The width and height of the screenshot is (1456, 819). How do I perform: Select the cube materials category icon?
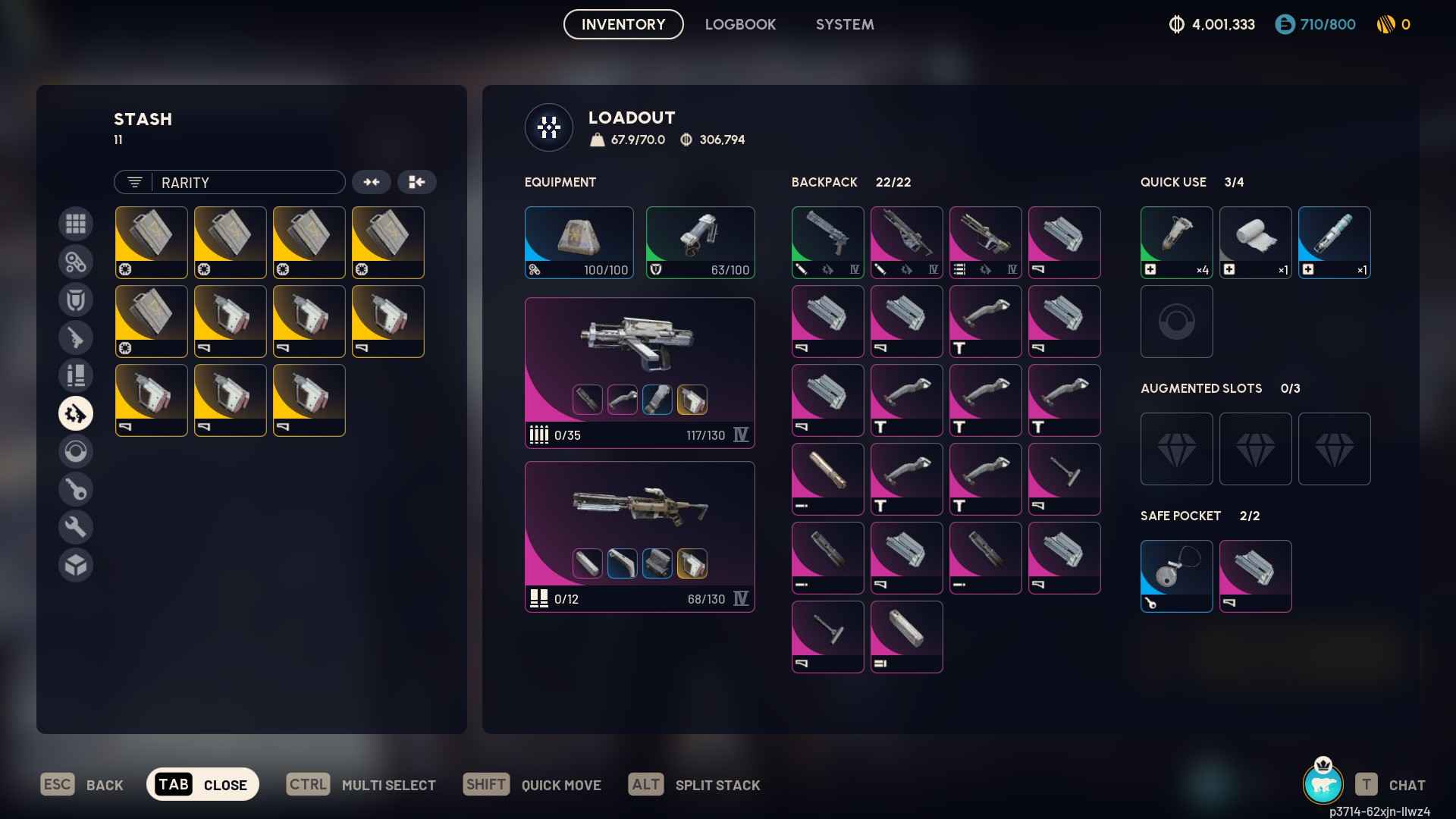(76, 564)
